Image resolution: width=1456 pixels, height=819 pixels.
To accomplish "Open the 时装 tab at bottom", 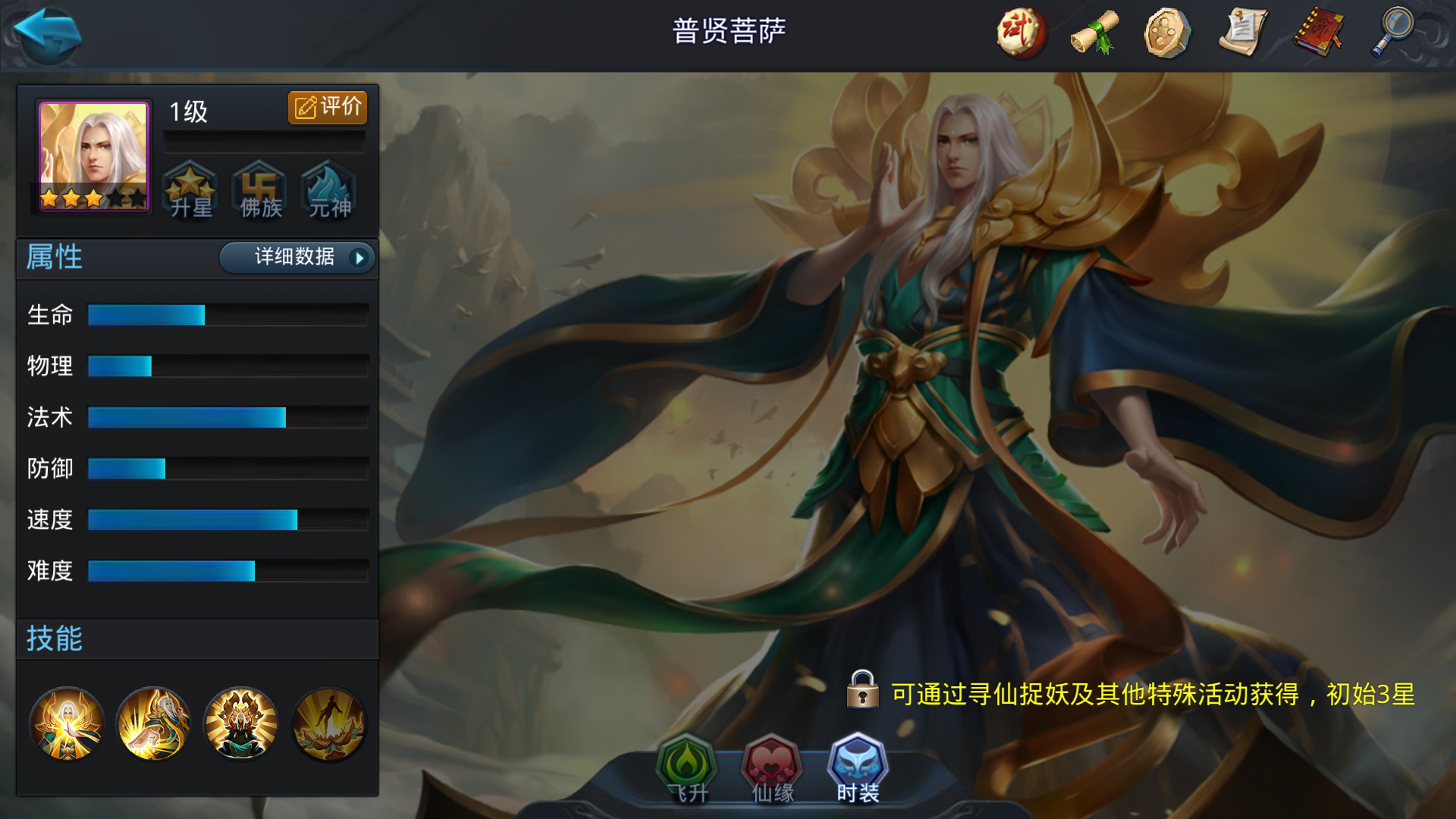I will [855, 768].
